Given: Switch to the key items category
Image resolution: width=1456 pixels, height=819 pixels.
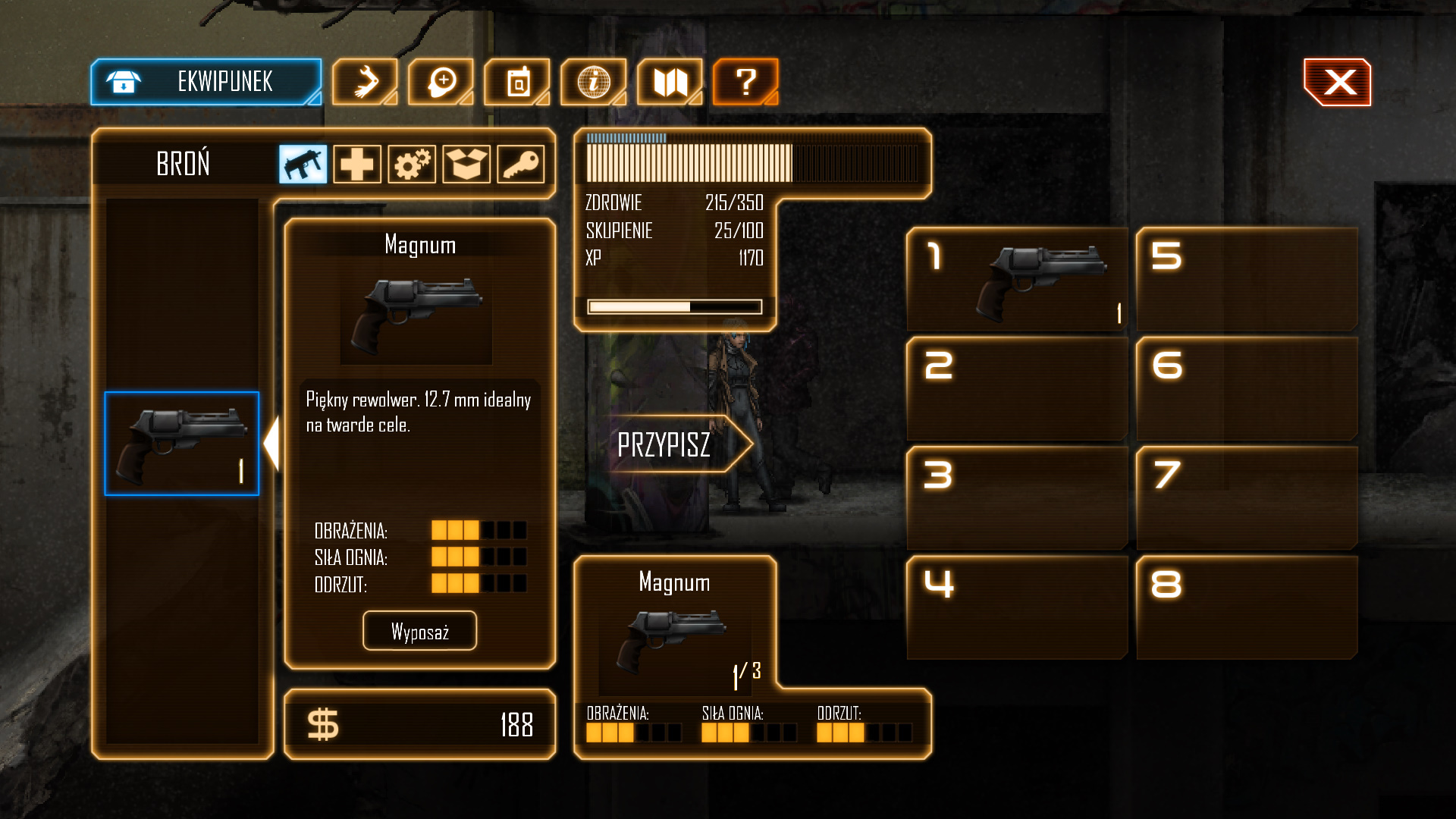Looking at the screenshot, I should click(521, 164).
